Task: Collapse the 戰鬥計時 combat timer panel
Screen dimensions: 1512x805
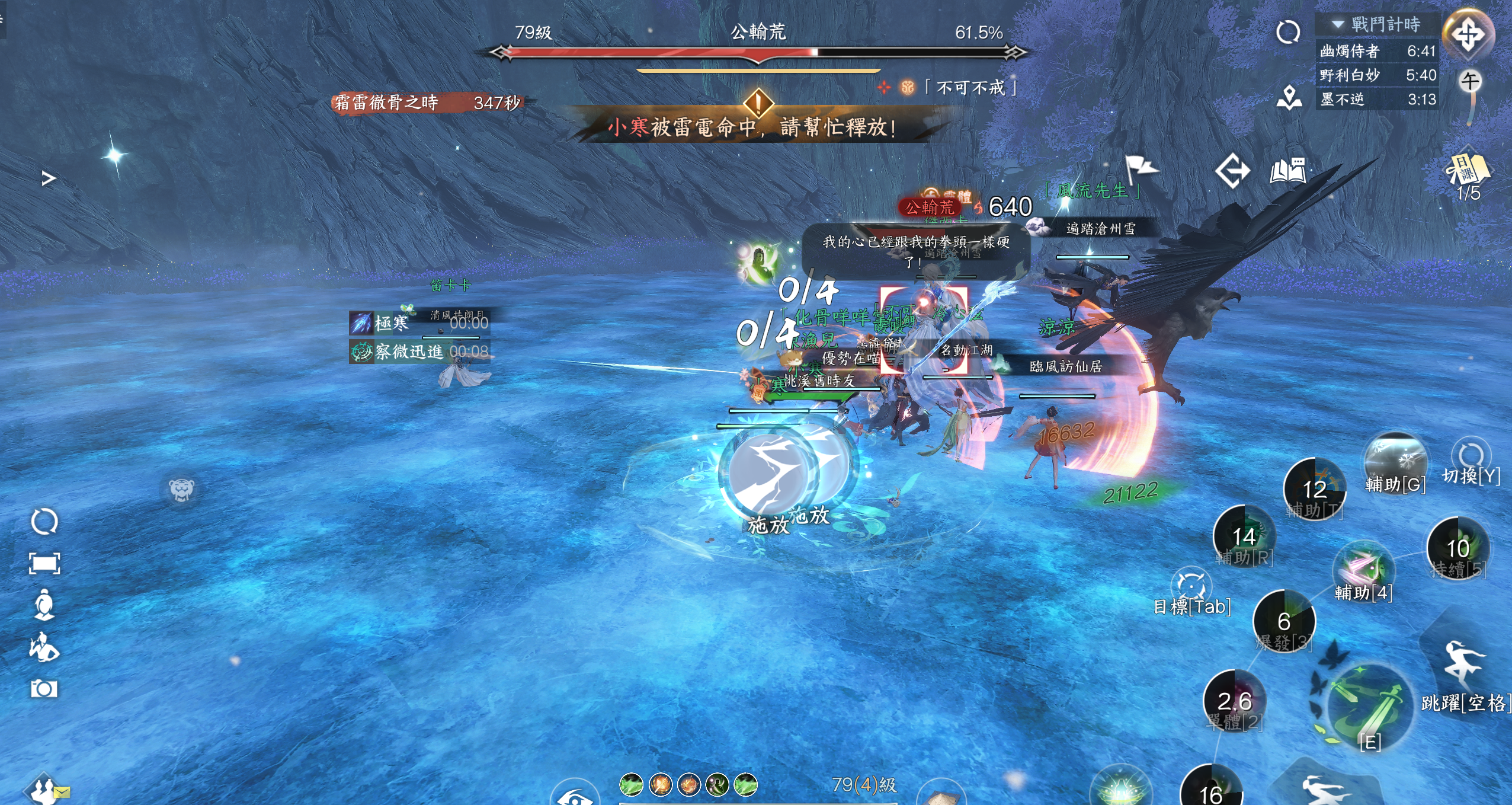Action: pyautogui.click(x=1338, y=24)
